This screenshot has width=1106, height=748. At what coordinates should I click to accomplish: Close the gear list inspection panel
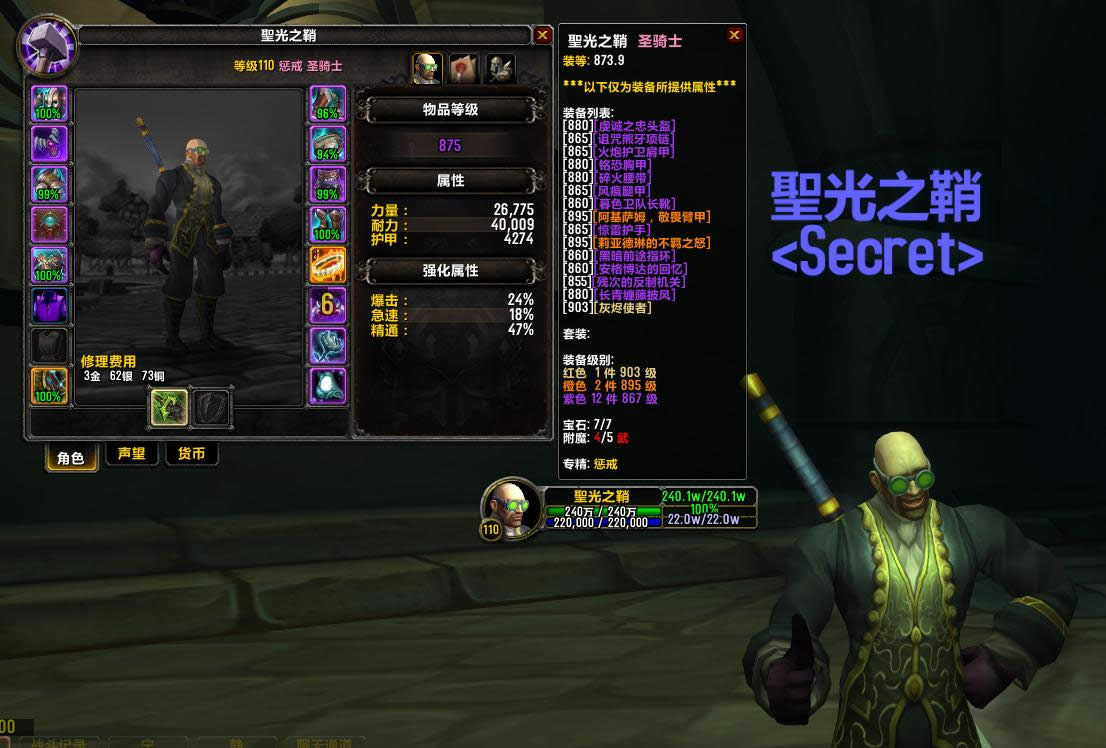coord(735,35)
